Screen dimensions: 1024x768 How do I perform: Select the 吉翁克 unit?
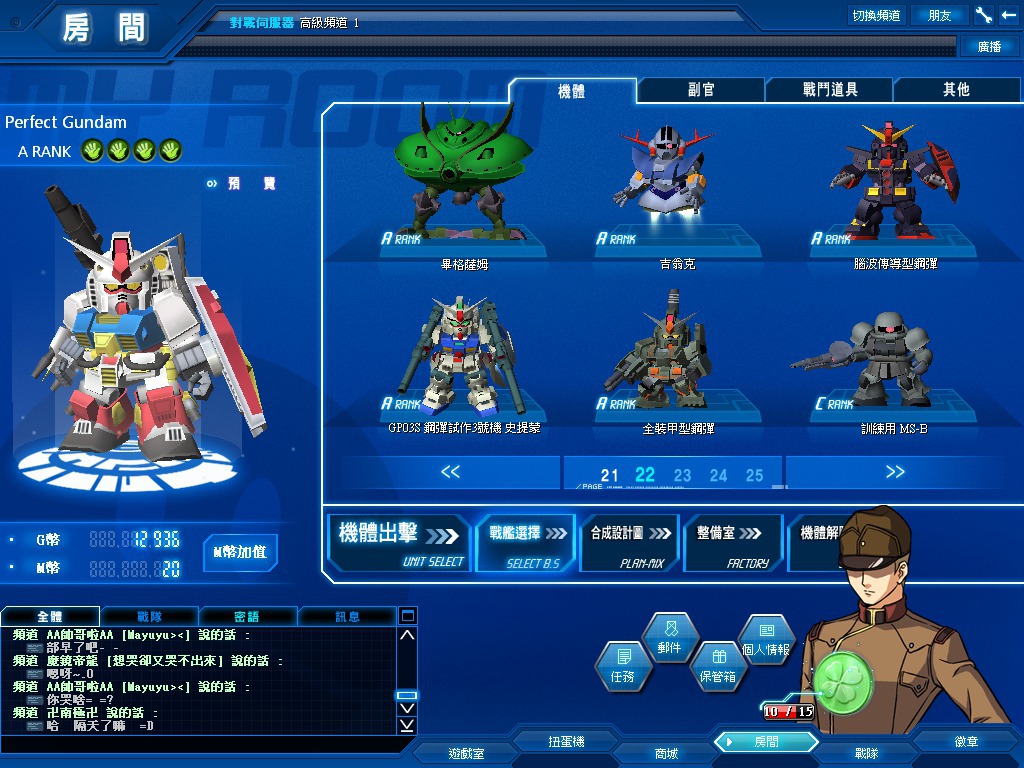[677, 180]
